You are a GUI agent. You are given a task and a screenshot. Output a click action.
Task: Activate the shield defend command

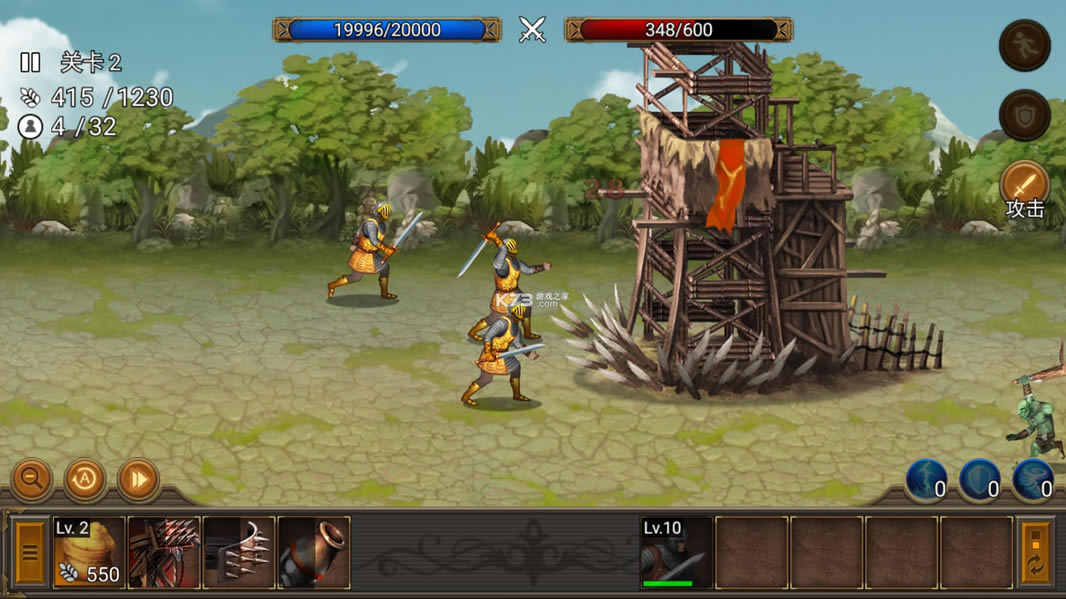1025,115
